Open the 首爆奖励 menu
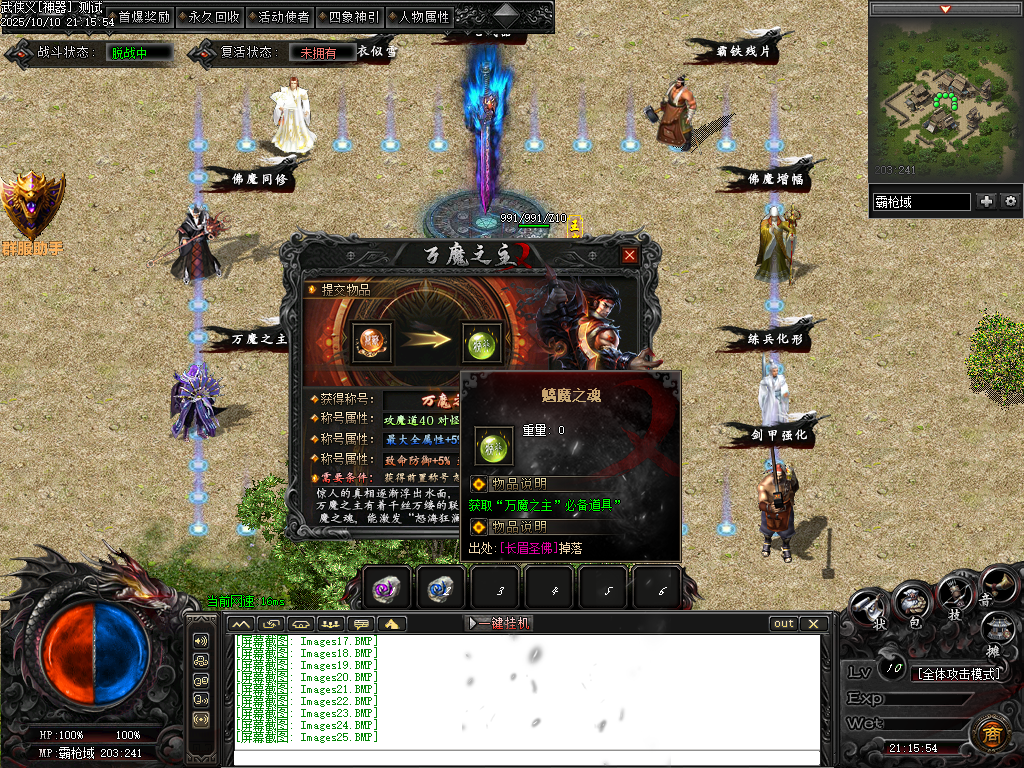Image resolution: width=1024 pixels, height=768 pixels. point(143,17)
